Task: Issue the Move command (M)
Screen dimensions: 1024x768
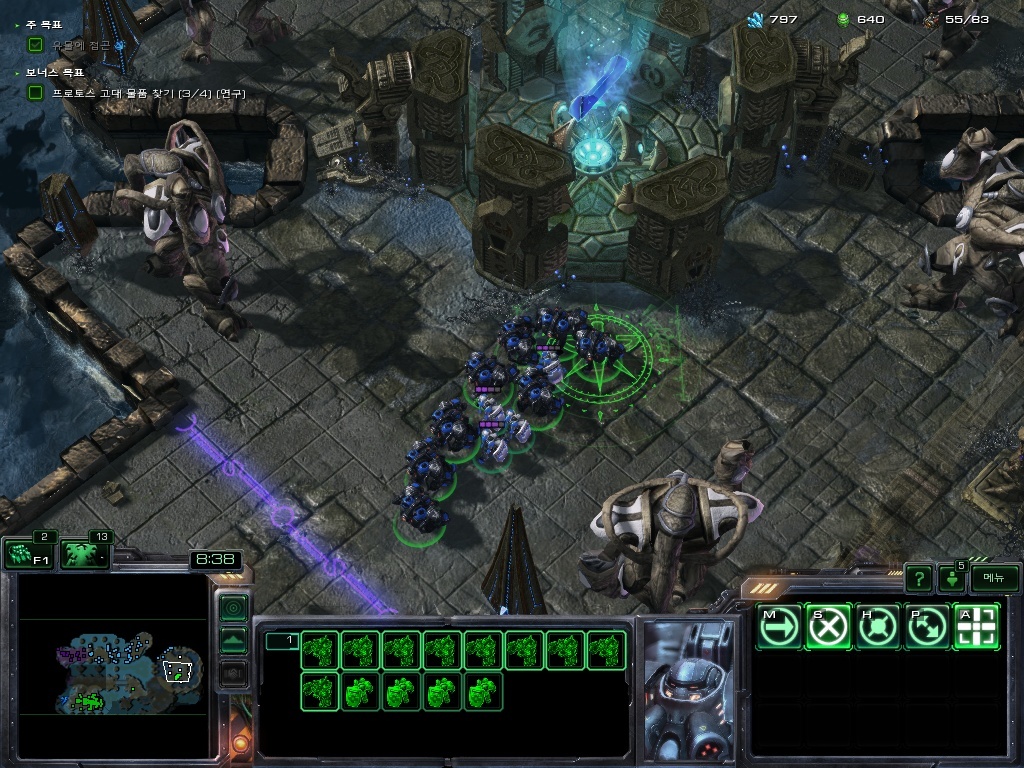Action: click(778, 626)
